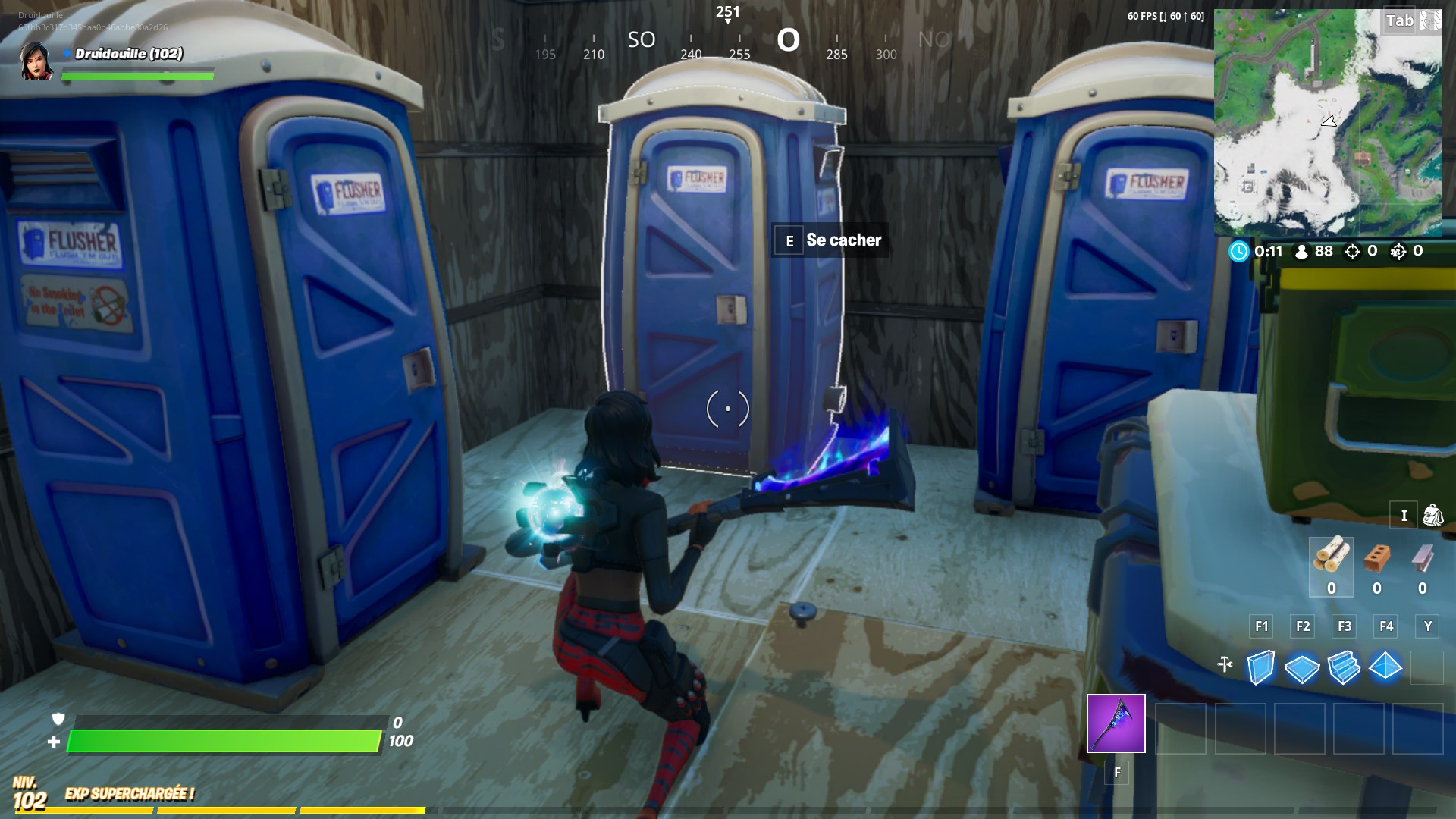Select the brick resource icon
1456x819 pixels.
(1377, 560)
